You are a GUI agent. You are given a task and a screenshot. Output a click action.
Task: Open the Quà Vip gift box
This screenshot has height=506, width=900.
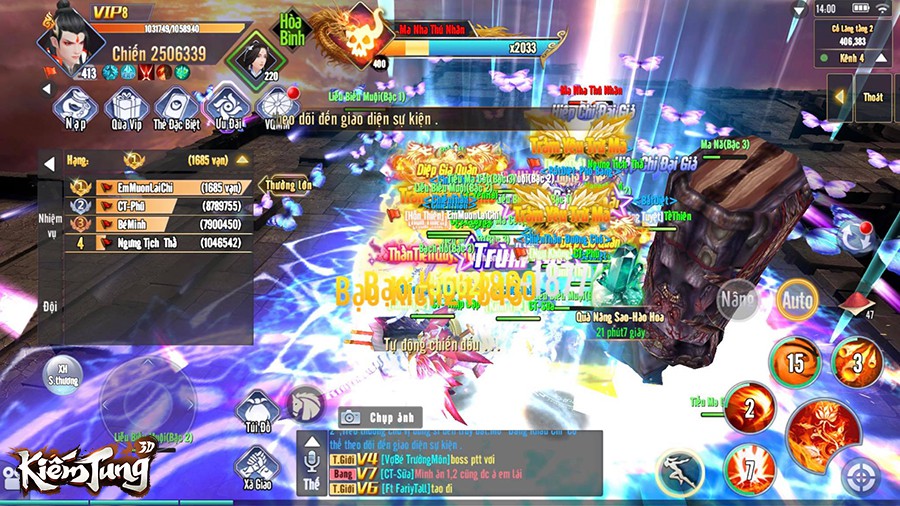pos(126,106)
